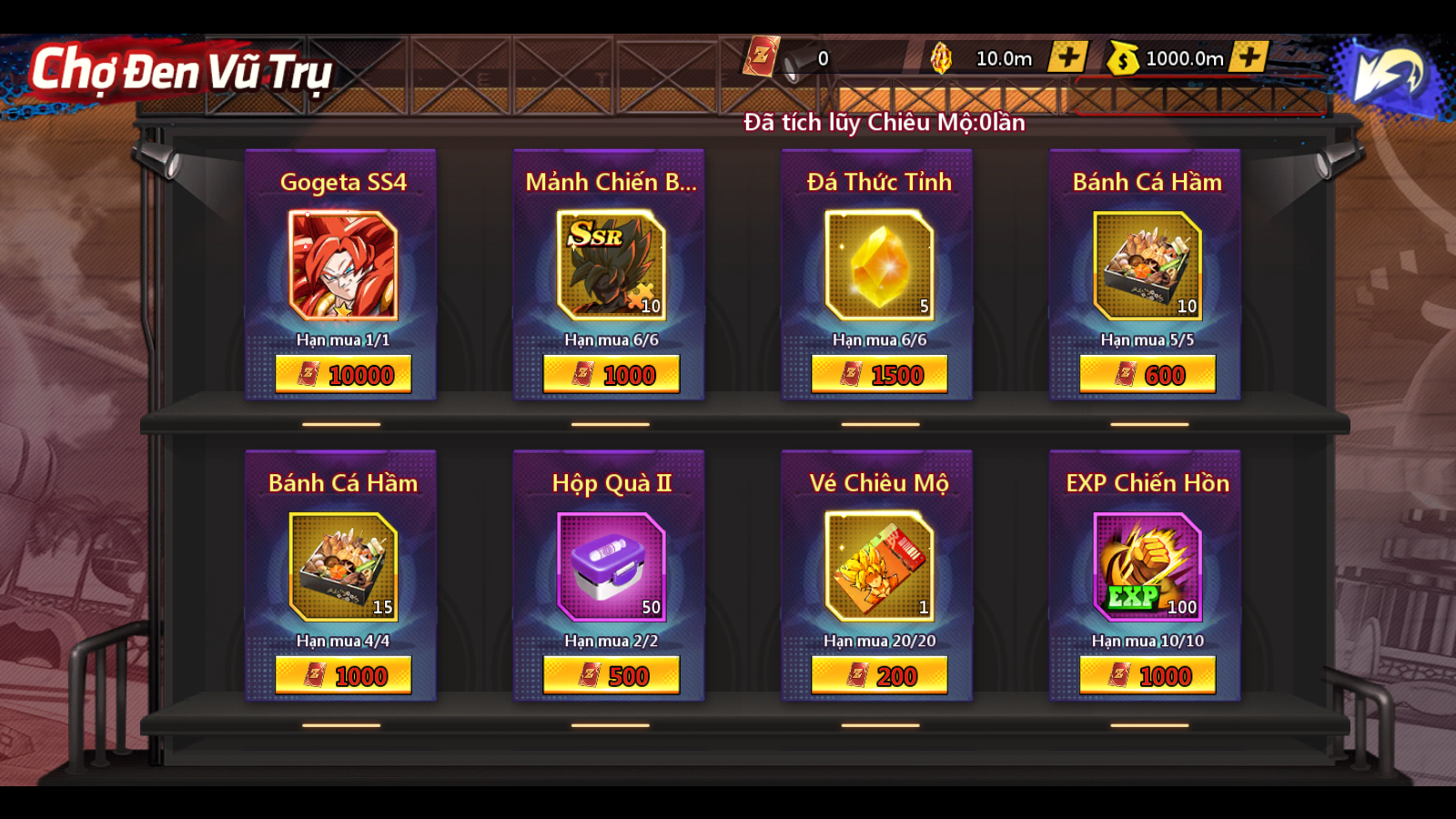View the yellow awakening stone item
Viewport: 1456px width, 819px height.
pos(879,265)
